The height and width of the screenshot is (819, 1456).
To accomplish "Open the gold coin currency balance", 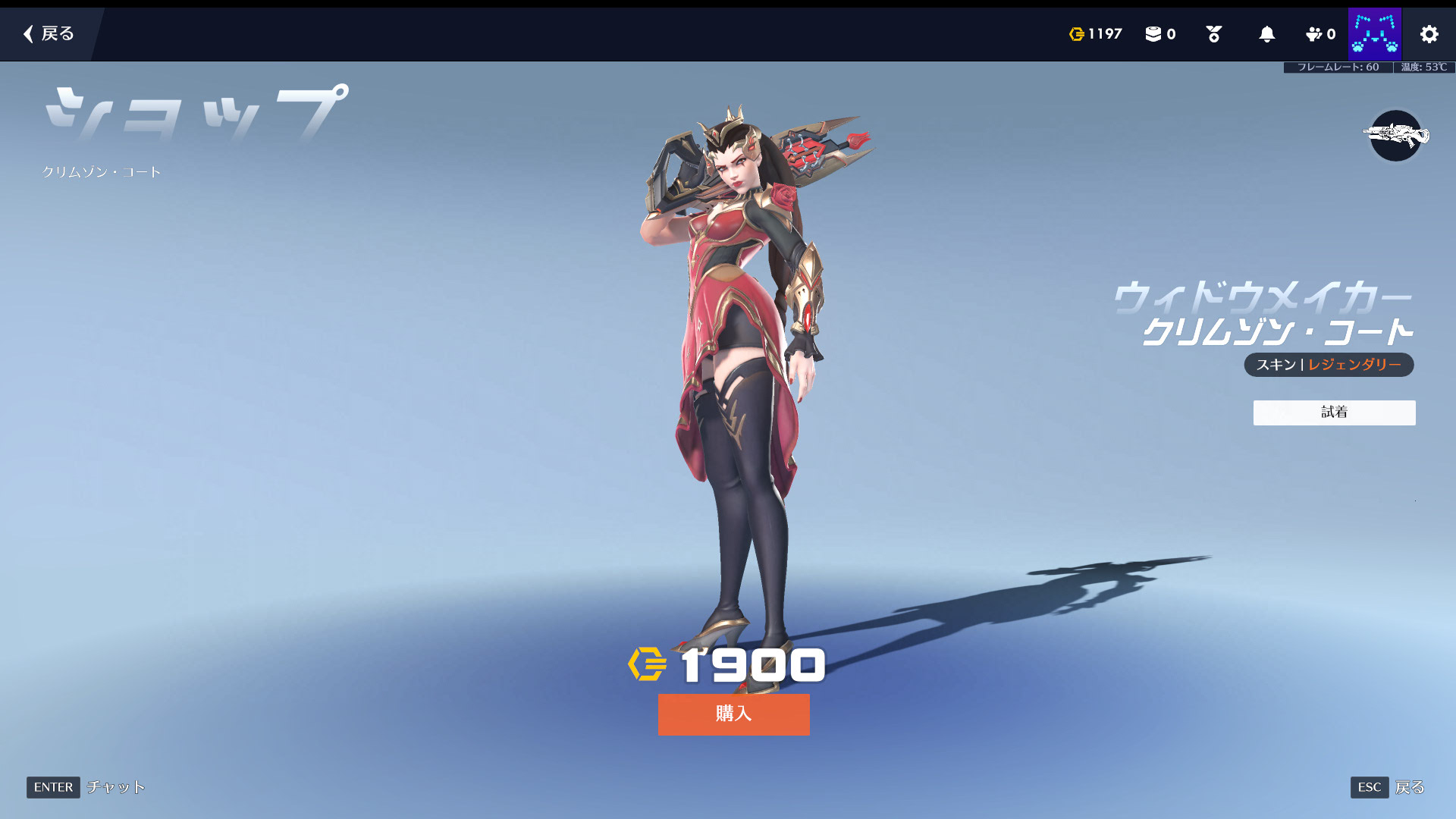I will tap(1095, 34).
